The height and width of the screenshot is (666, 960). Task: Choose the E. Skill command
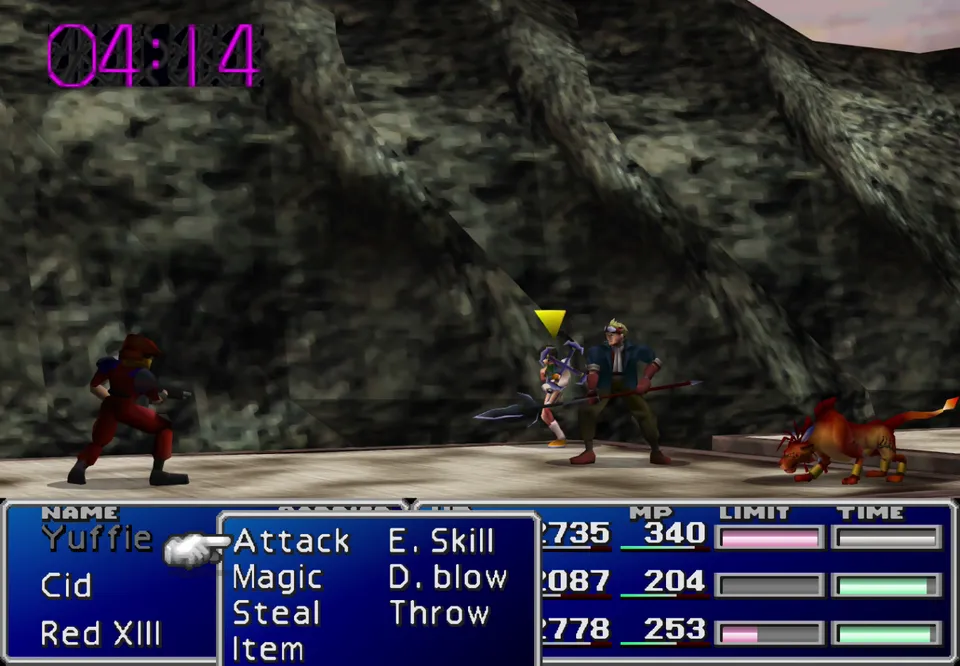[441, 542]
